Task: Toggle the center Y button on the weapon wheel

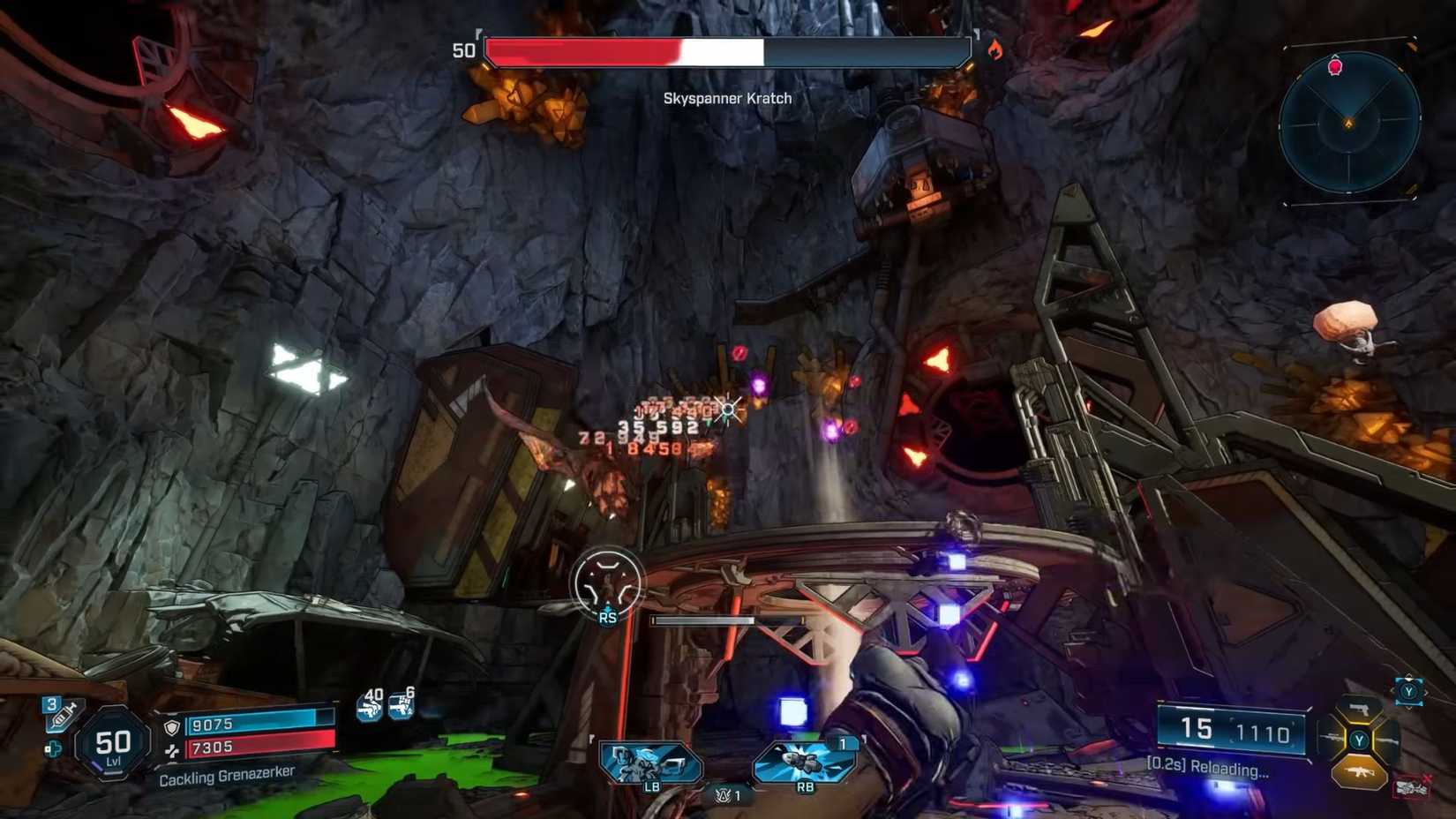Action: click(x=1360, y=740)
